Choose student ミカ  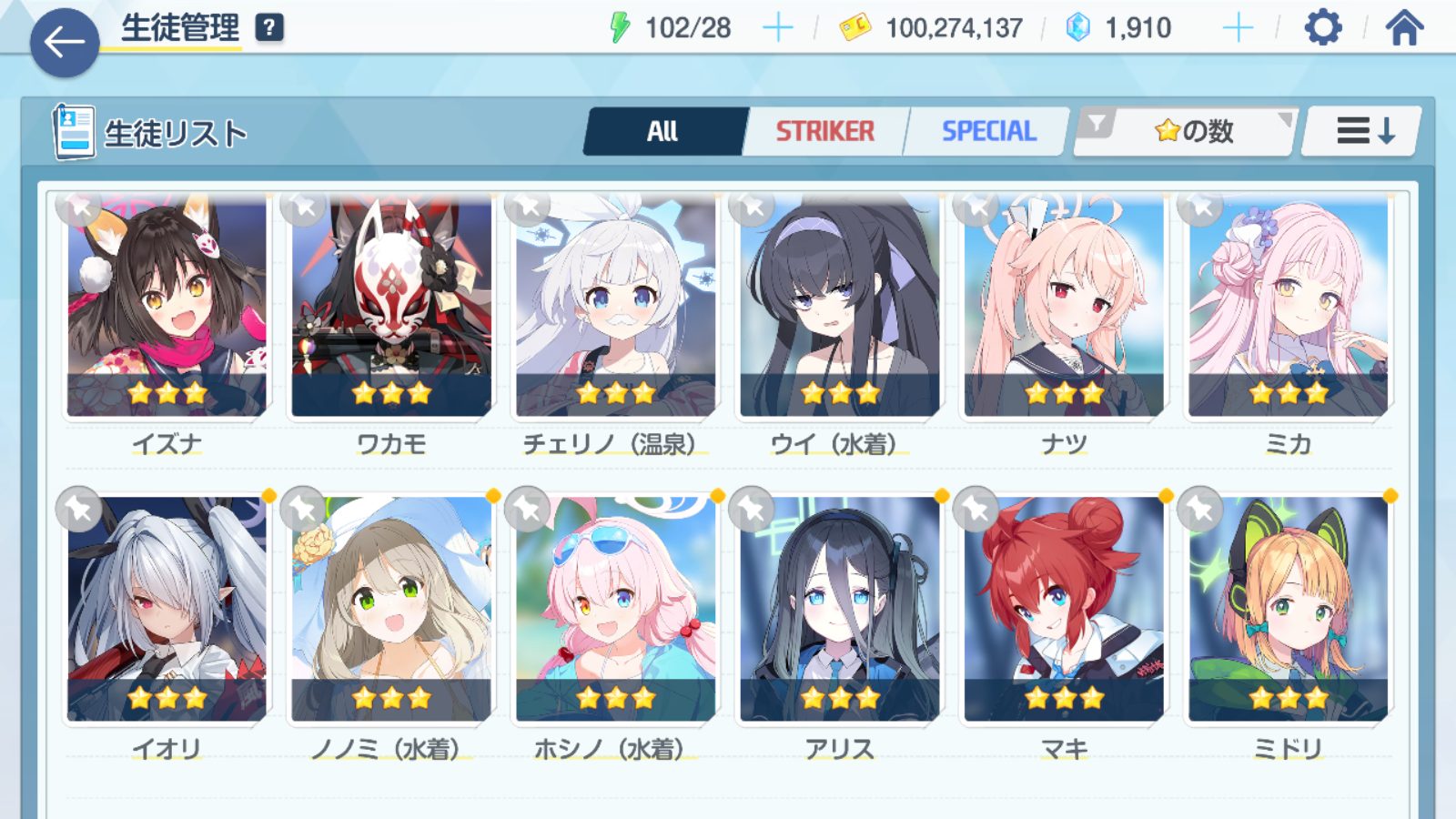click(1288, 307)
